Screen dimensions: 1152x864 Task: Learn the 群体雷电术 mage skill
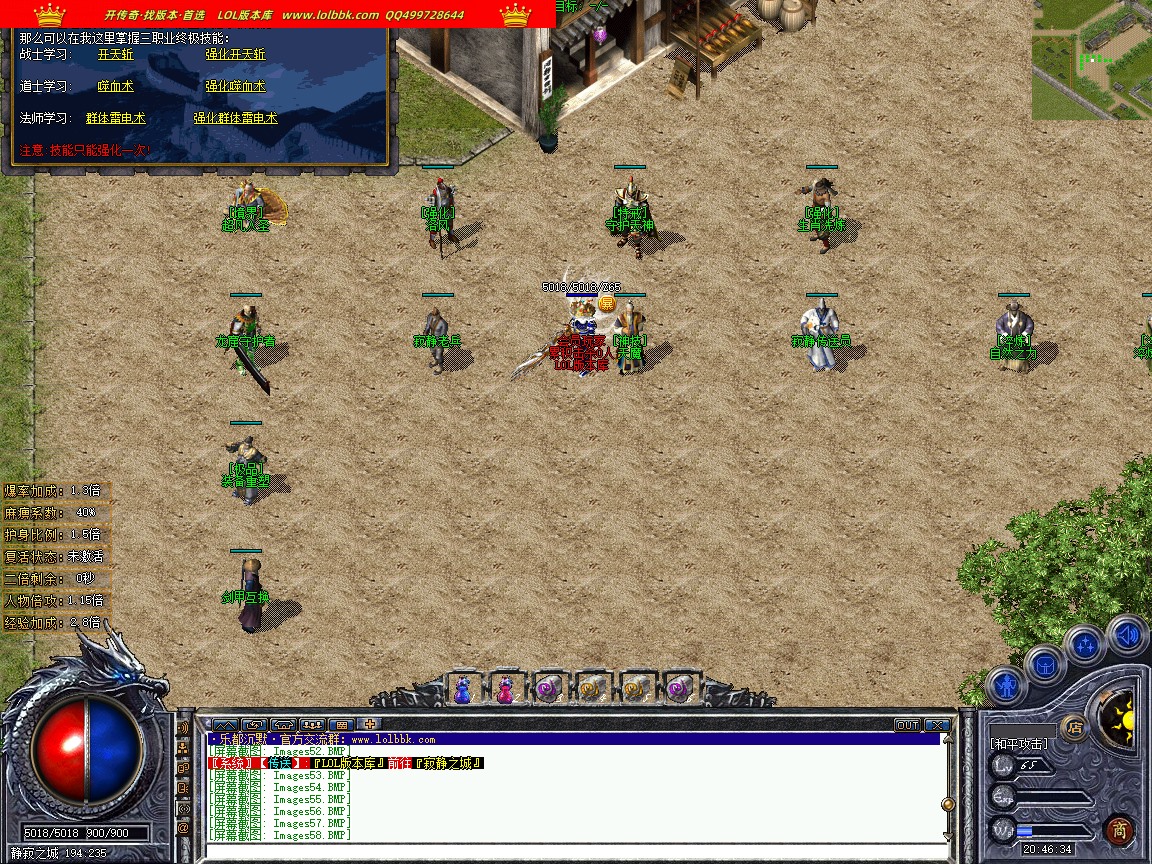tap(115, 118)
